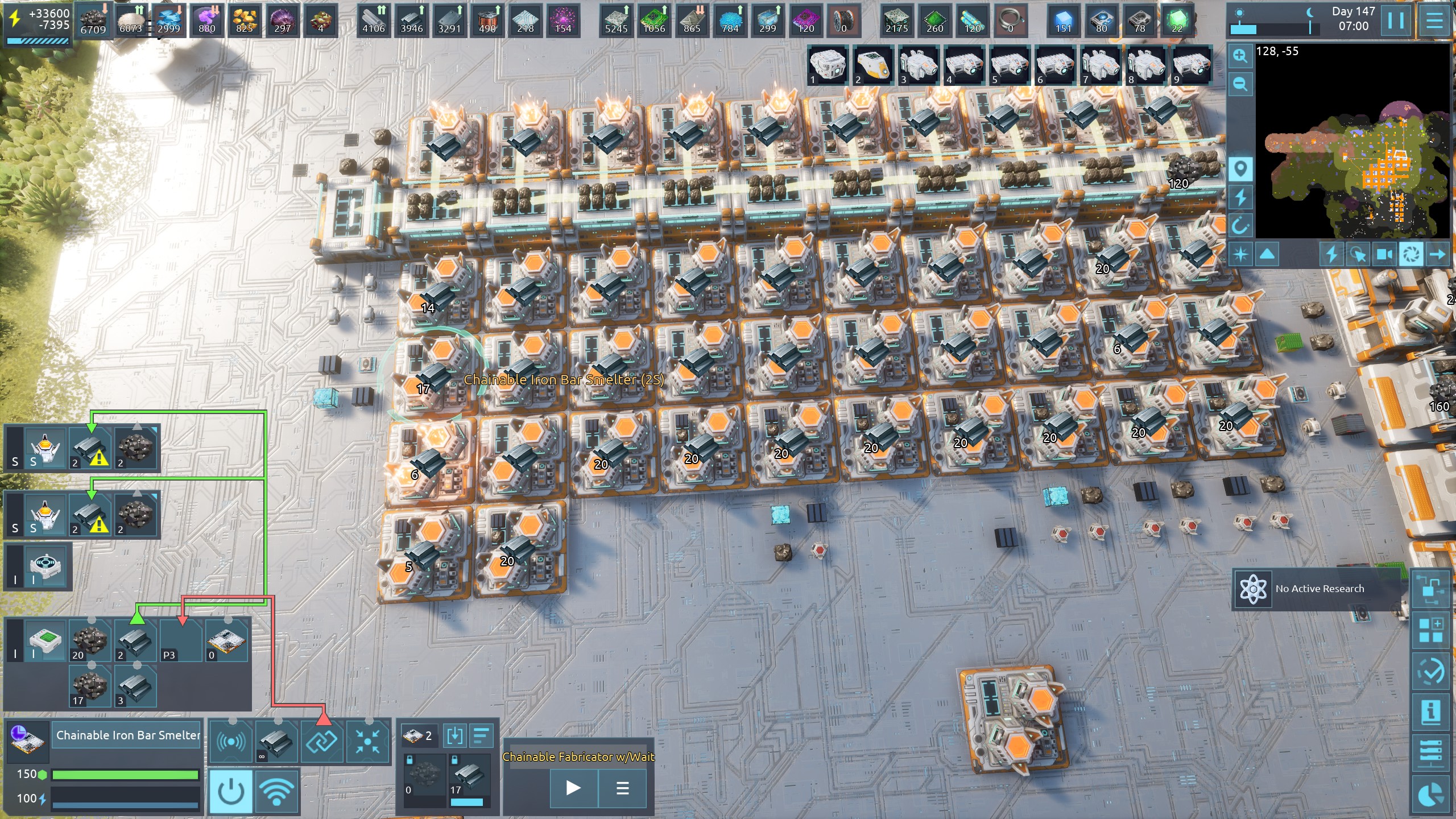
Task: Select hotbar slot 9
Action: point(1192,65)
